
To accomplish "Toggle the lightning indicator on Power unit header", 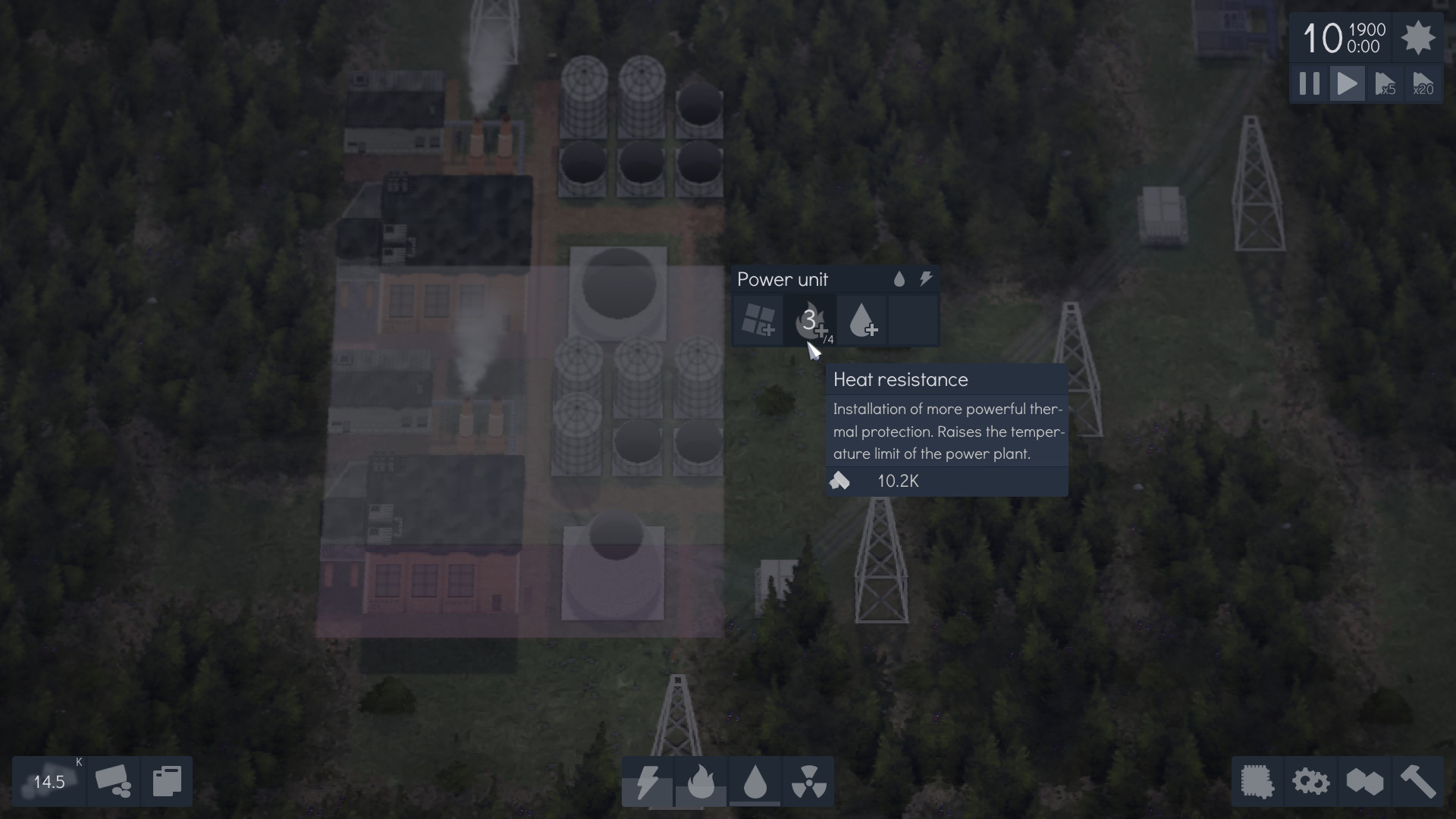I will pos(926,279).
